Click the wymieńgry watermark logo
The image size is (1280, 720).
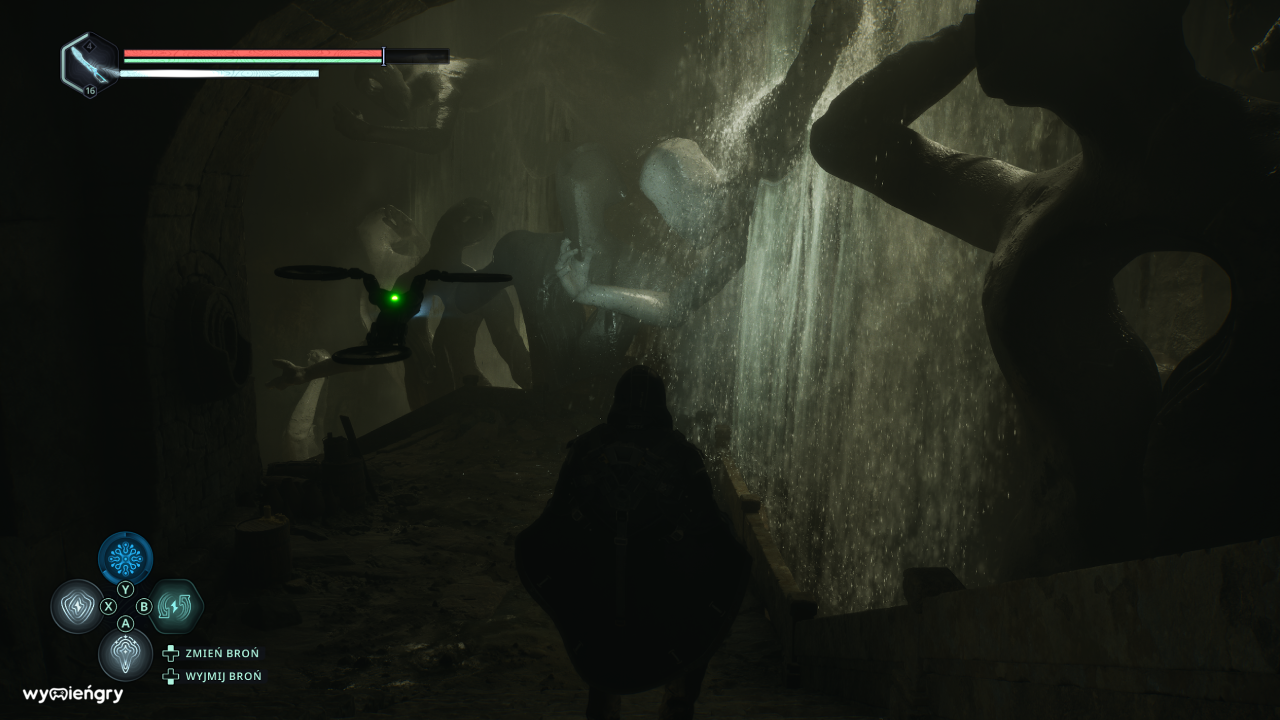[73, 694]
